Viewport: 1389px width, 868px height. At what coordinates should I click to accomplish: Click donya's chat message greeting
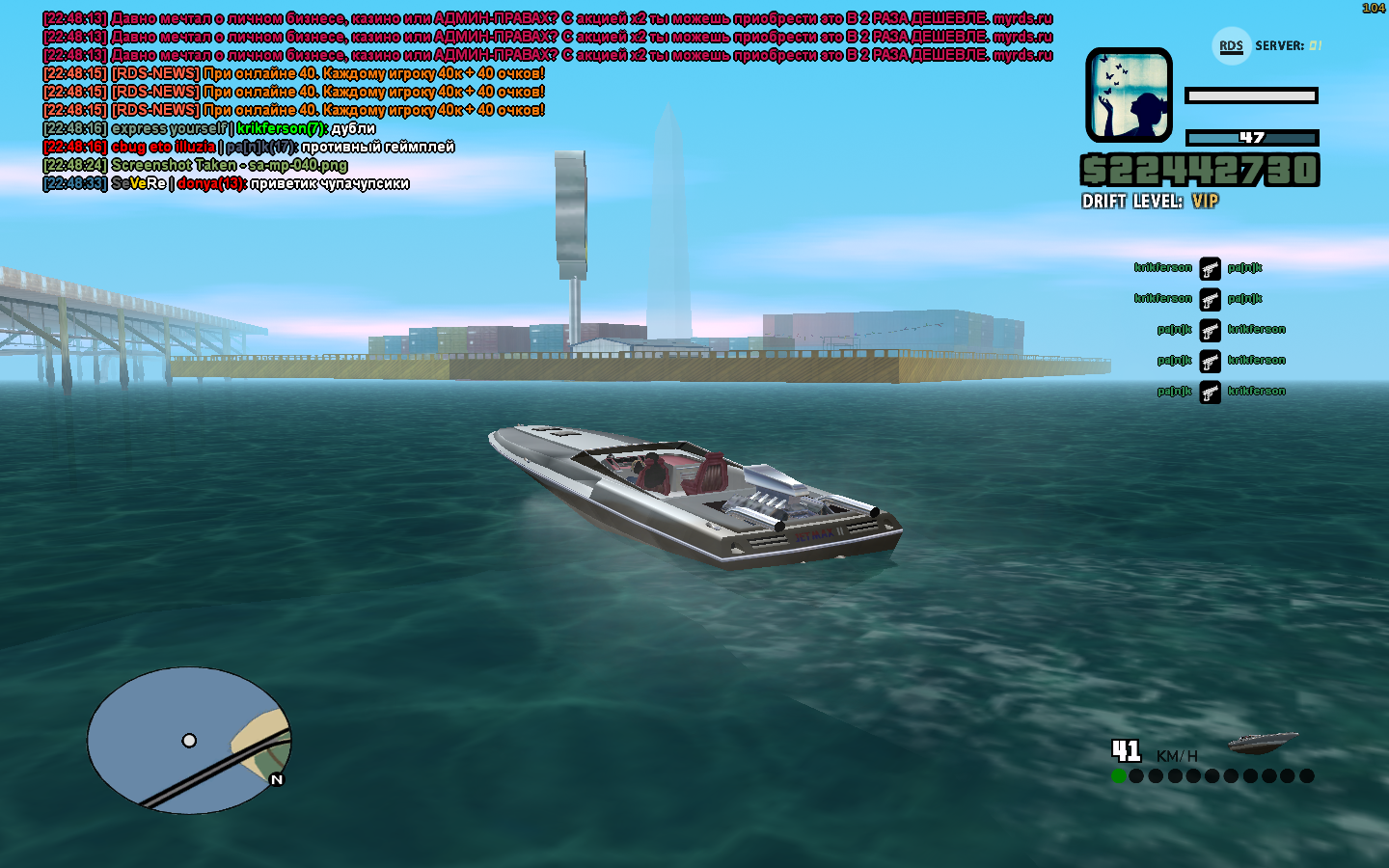coord(329,184)
